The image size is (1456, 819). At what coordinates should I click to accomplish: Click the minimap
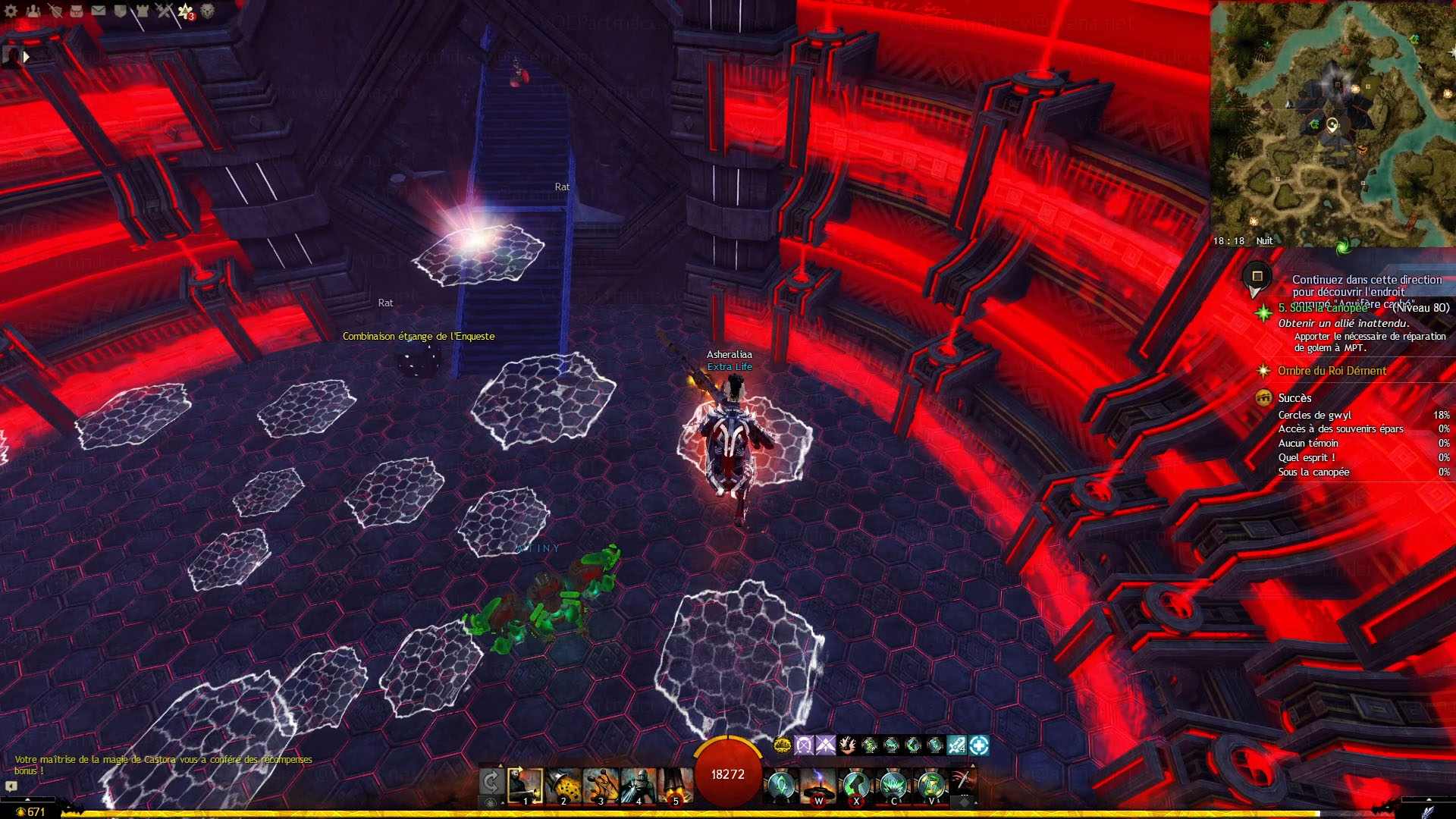(x=1332, y=123)
